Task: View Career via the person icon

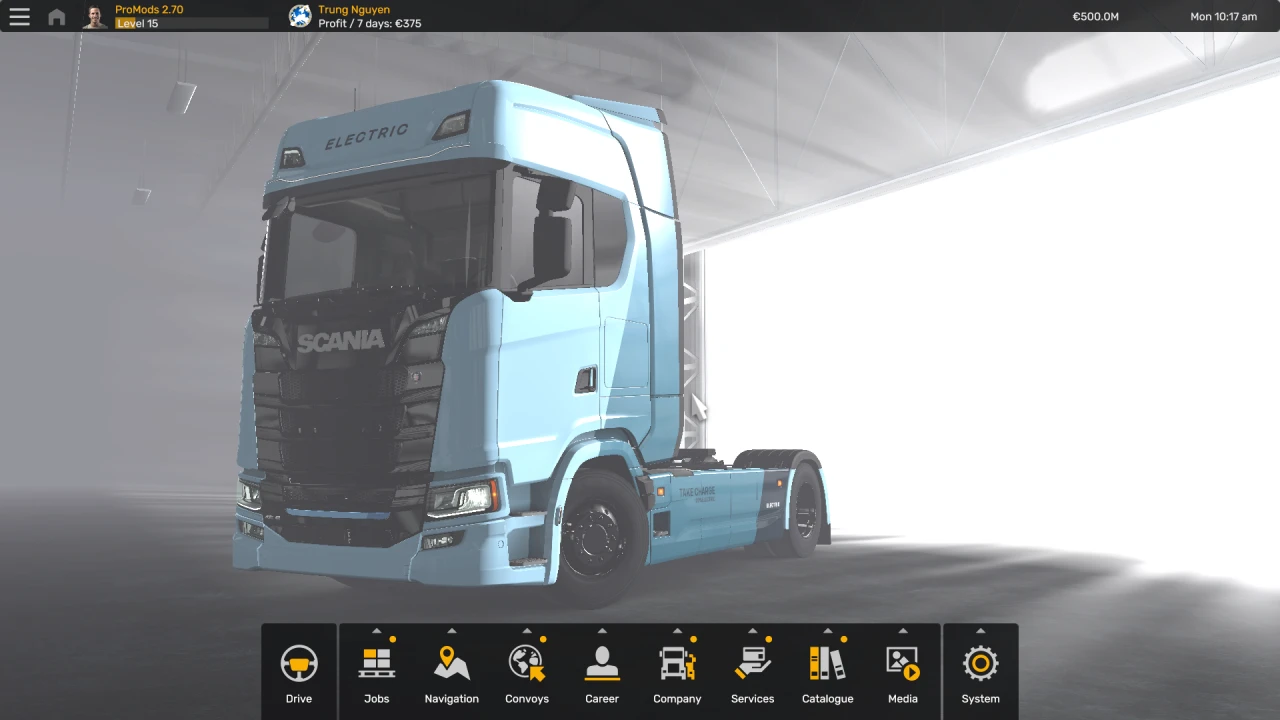Action: click(601, 661)
